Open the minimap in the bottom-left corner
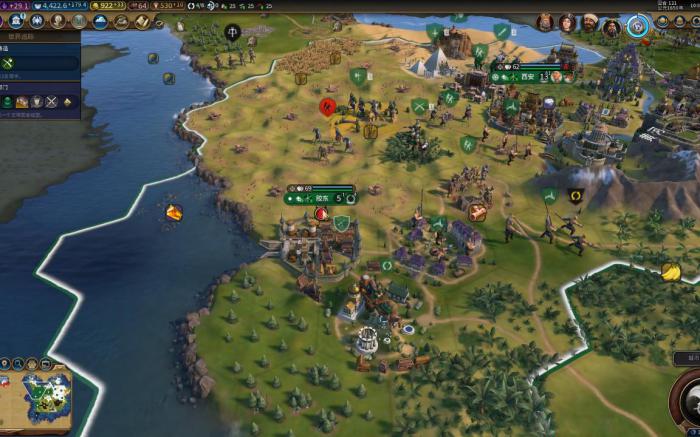The height and width of the screenshot is (437, 700). click(x=36, y=393)
